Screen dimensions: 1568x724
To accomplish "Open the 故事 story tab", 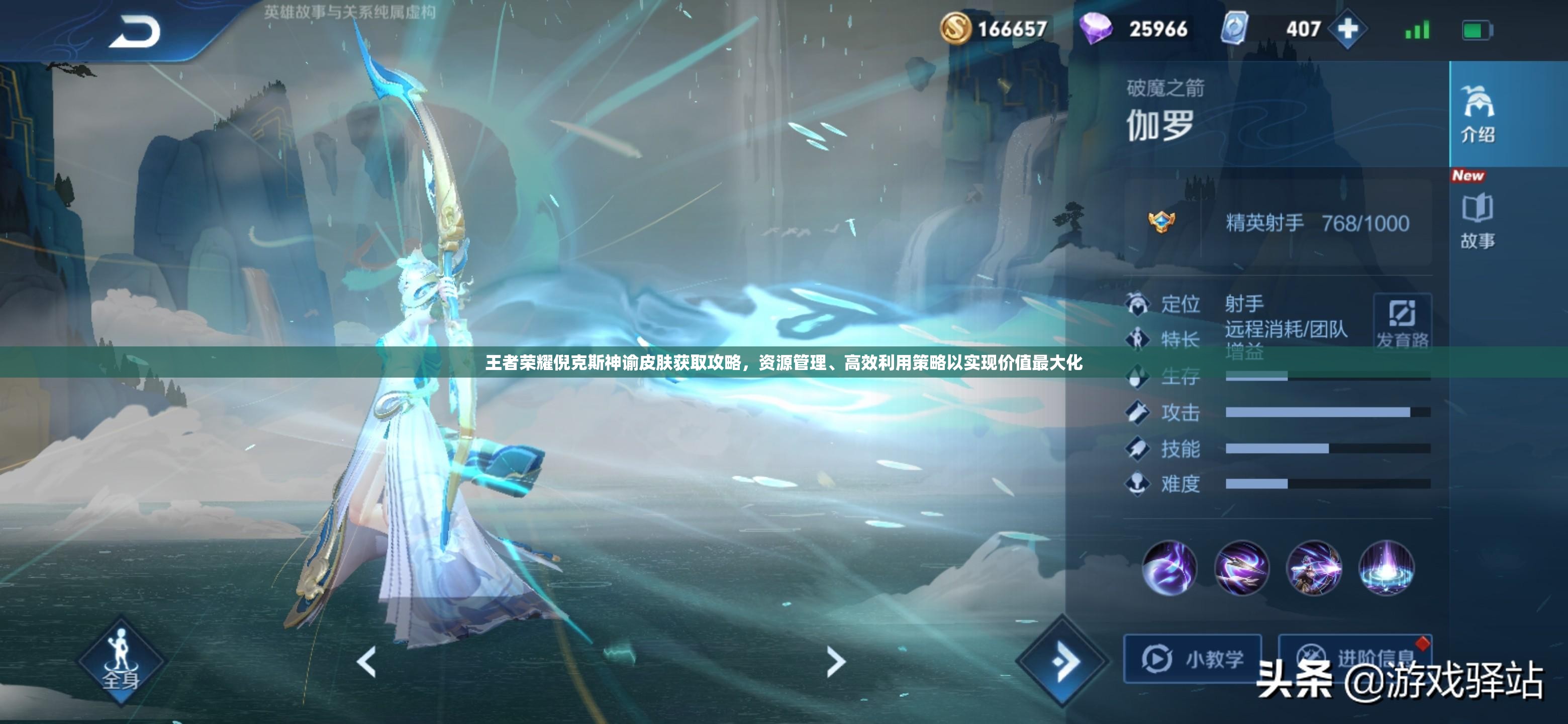I will coord(1478,220).
